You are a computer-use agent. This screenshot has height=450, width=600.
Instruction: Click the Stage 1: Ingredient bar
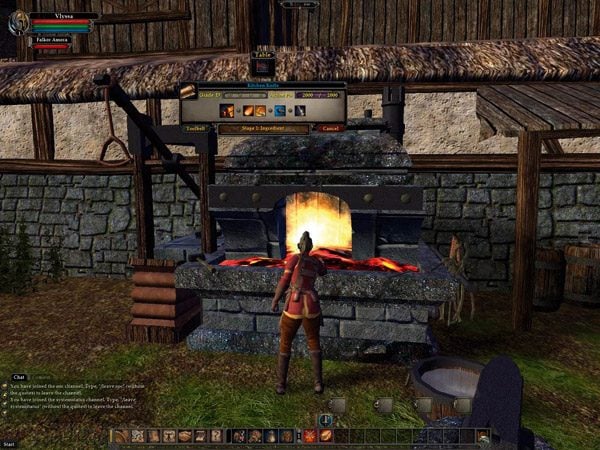[x=264, y=128]
